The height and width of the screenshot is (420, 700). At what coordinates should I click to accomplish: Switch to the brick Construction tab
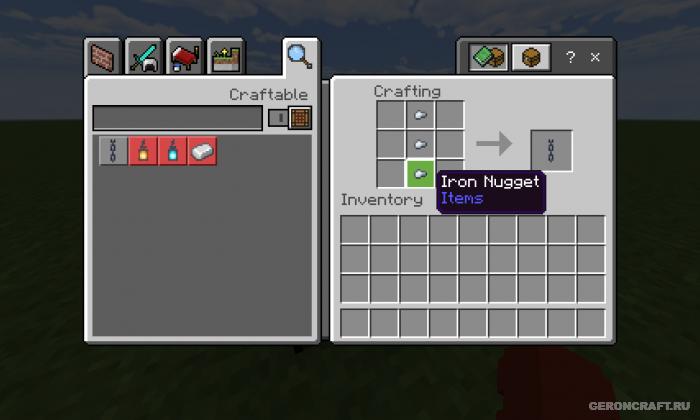[x=105, y=58]
